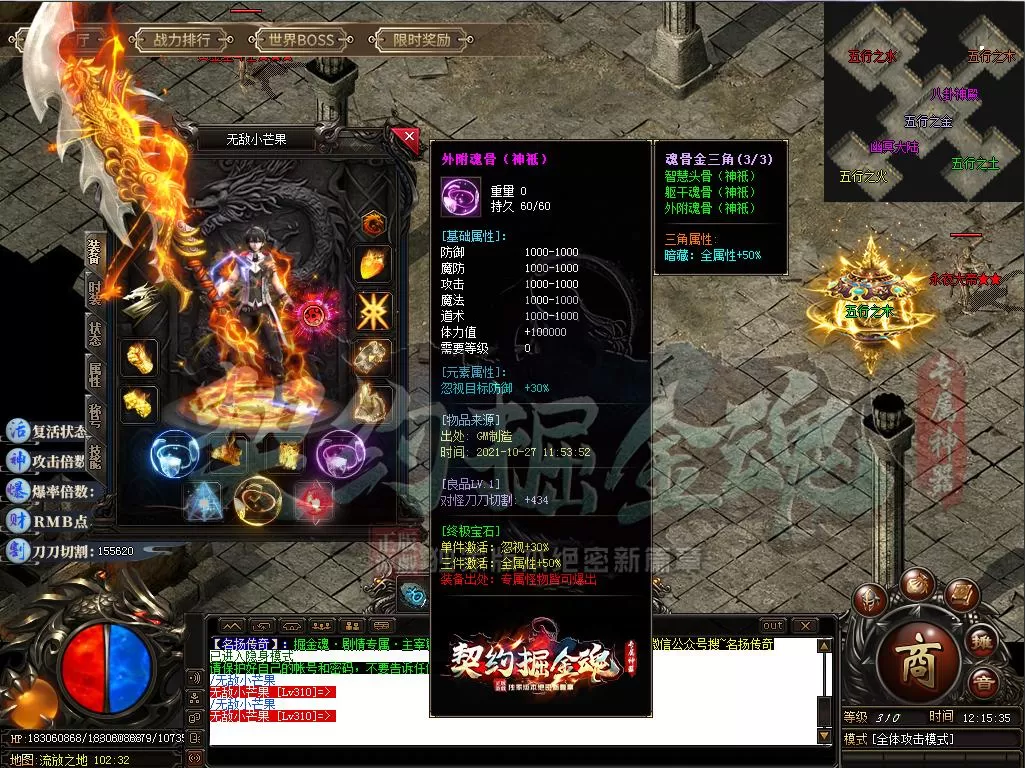Open the helmet character icon button
The height and width of the screenshot is (768, 1025).
870,602
